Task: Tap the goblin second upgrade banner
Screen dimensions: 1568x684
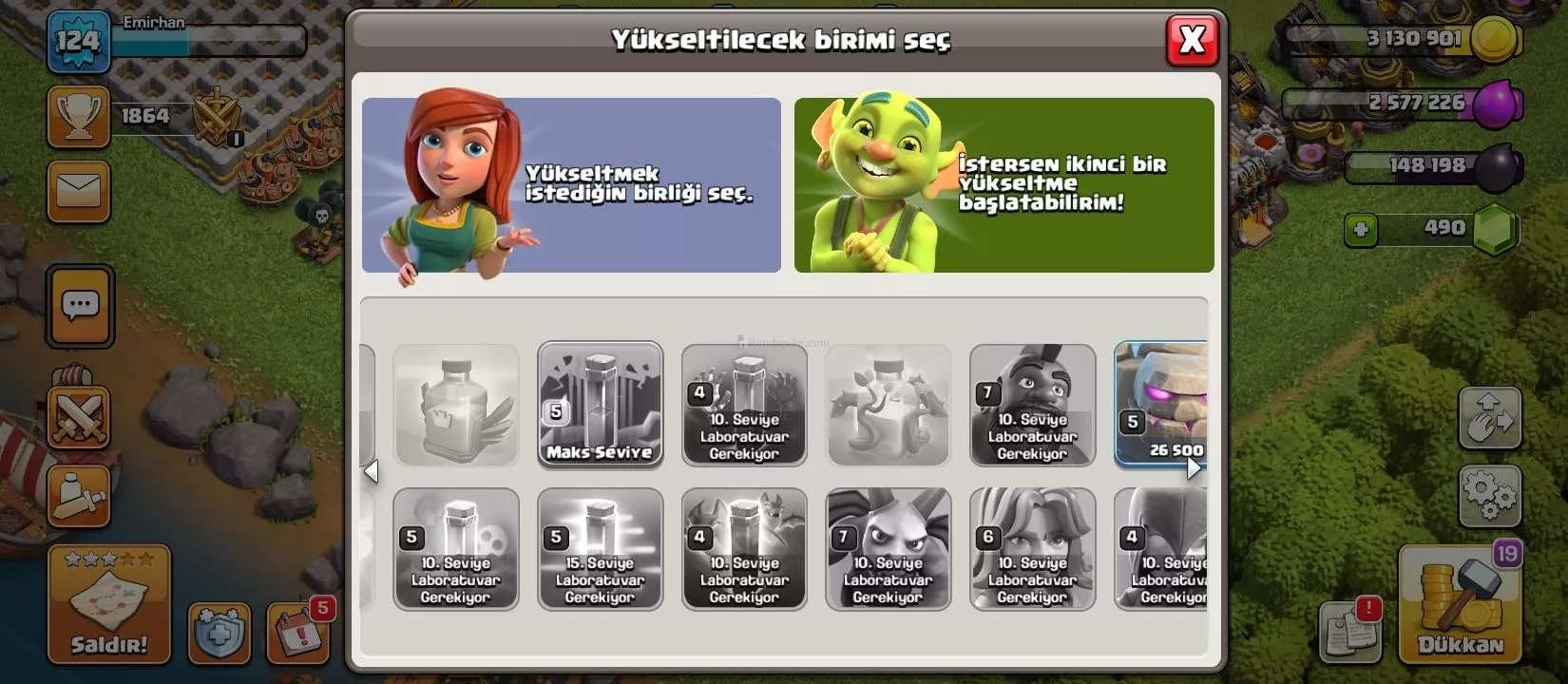Action: (x=1004, y=185)
